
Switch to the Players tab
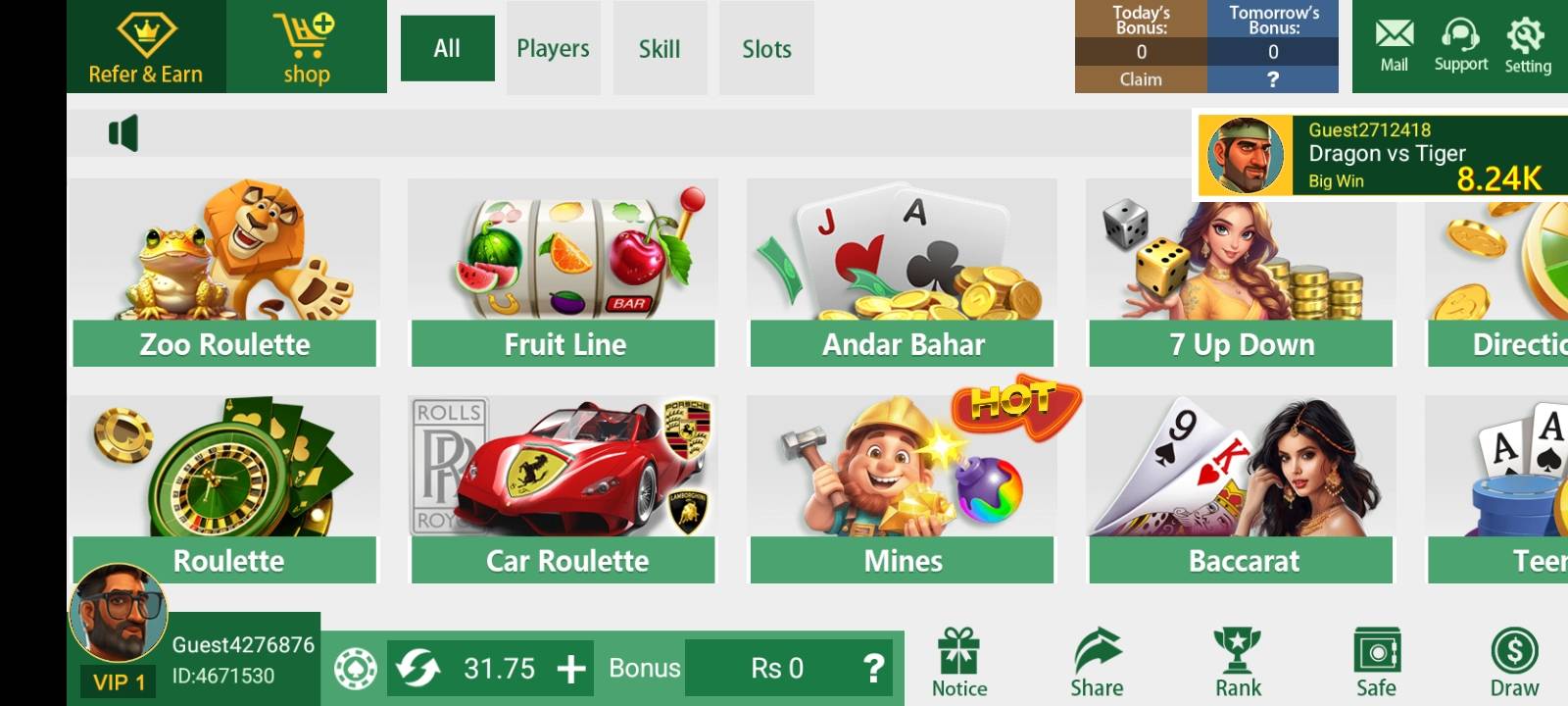click(553, 48)
